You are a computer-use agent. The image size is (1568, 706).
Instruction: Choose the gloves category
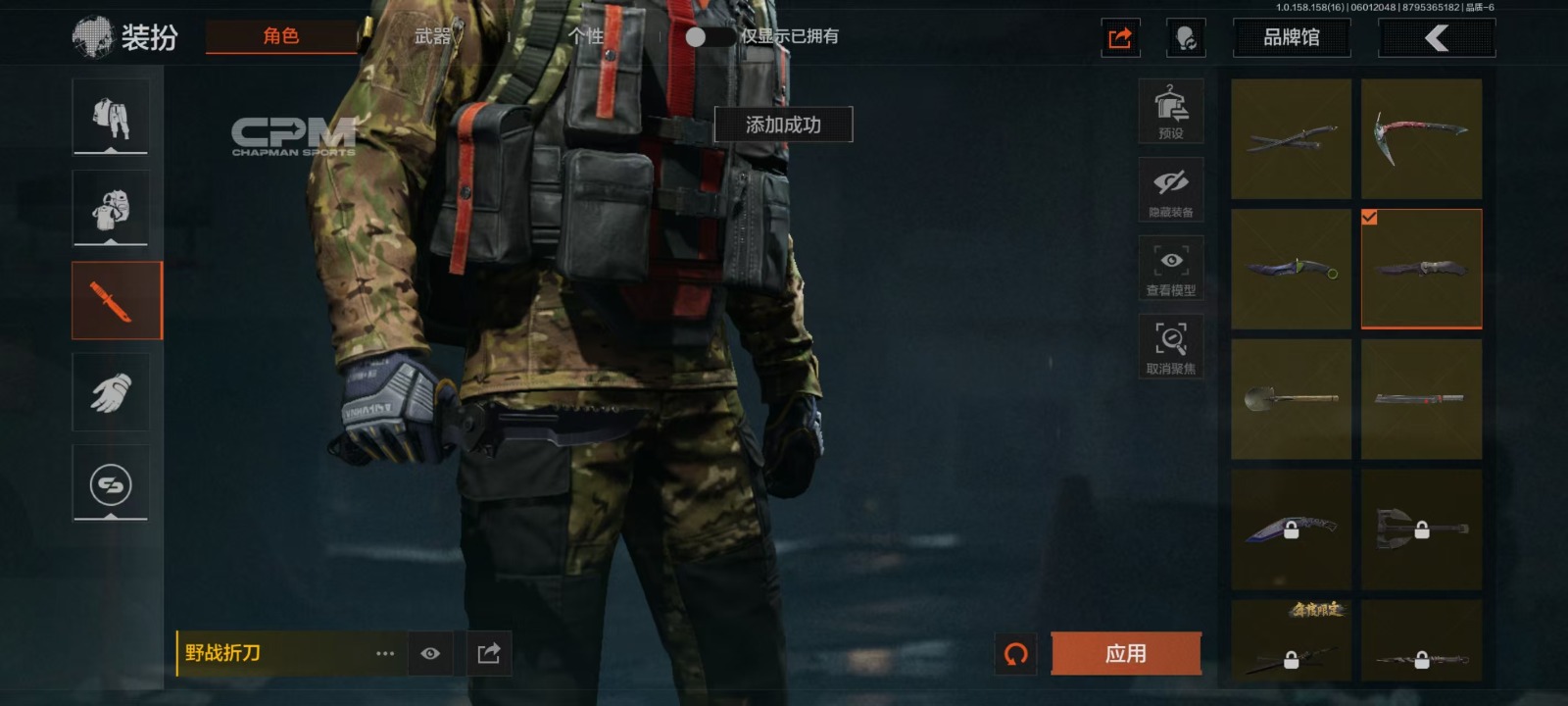pos(111,392)
